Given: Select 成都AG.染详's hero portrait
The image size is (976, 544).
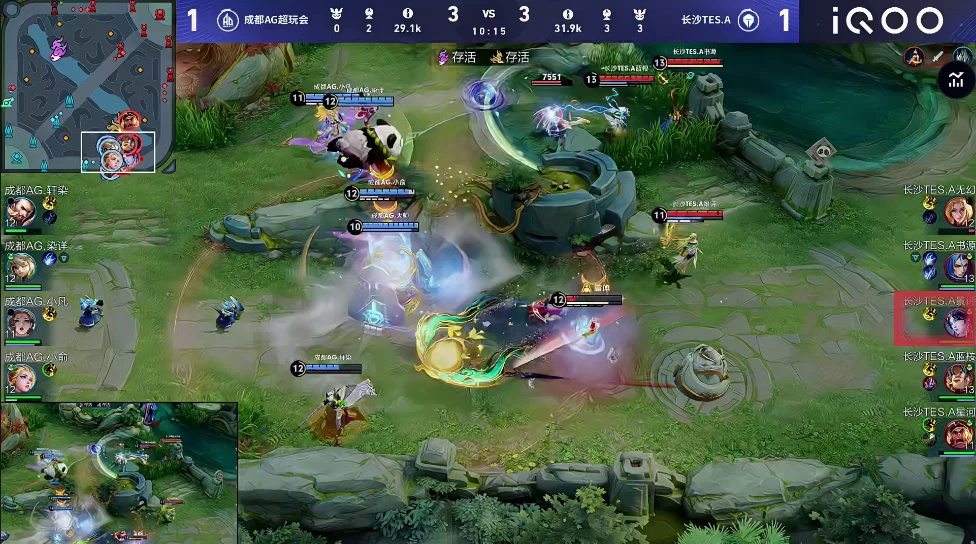Looking at the screenshot, I should 21,266.
